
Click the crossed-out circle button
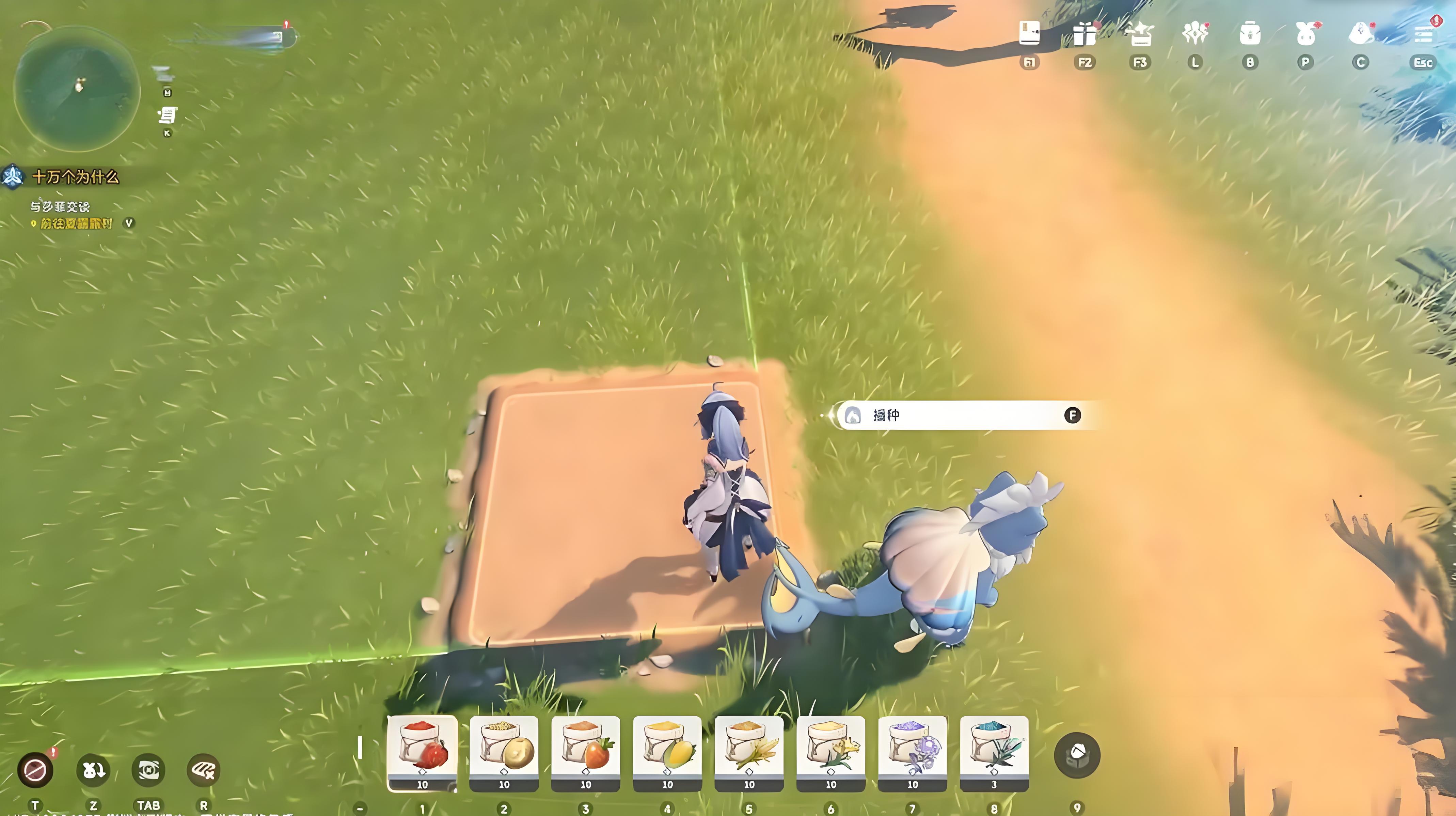[x=35, y=770]
